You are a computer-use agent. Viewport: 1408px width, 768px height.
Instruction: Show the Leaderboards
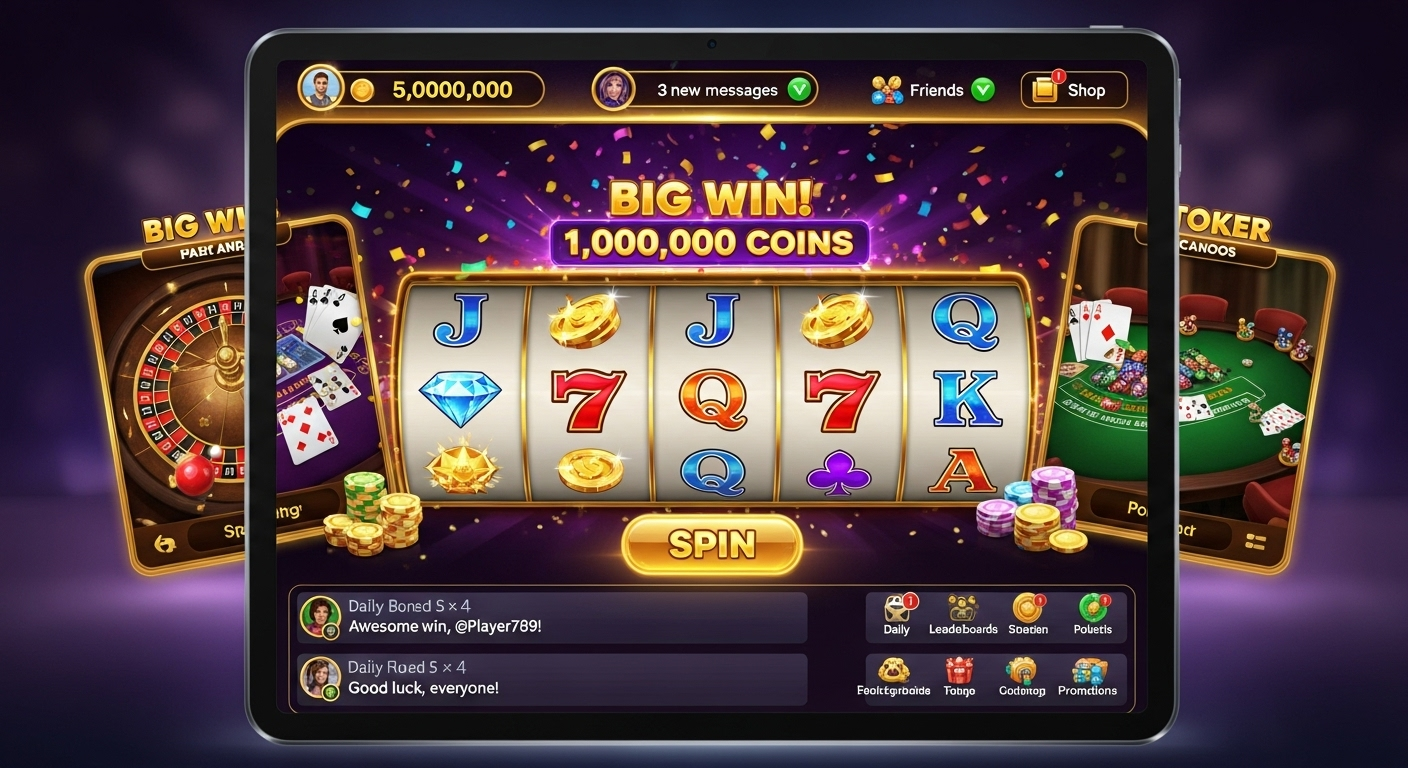click(x=962, y=614)
